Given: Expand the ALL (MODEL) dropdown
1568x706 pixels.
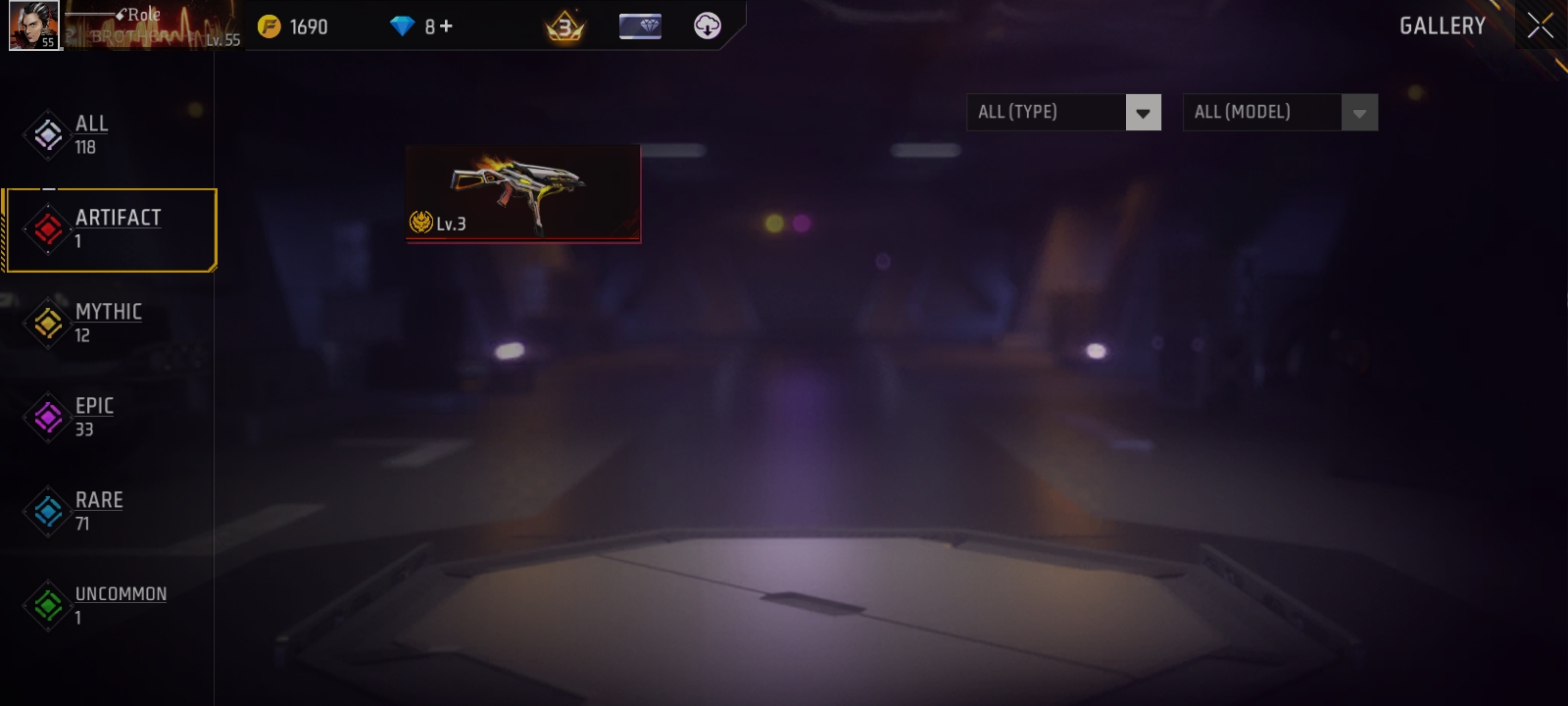Looking at the screenshot, I should [x=1264, y=112].
